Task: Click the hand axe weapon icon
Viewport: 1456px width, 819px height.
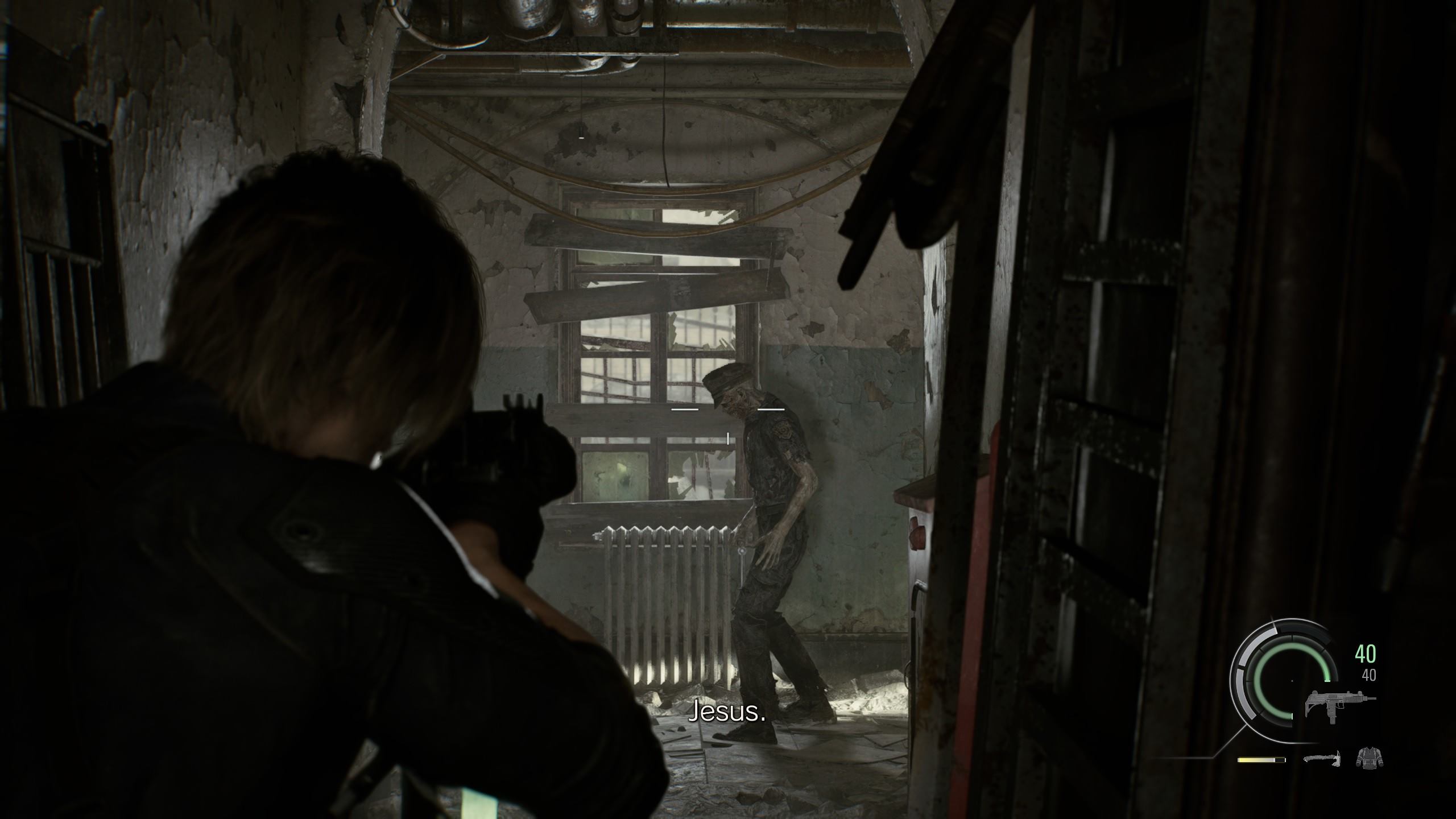Action: (x=1323, y=760)
